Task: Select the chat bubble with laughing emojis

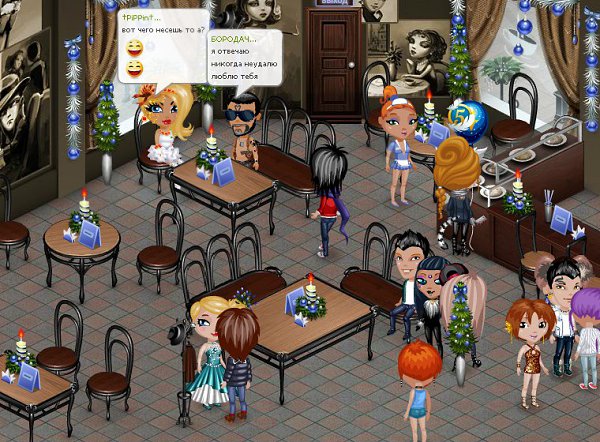Action: pos(161,45)
